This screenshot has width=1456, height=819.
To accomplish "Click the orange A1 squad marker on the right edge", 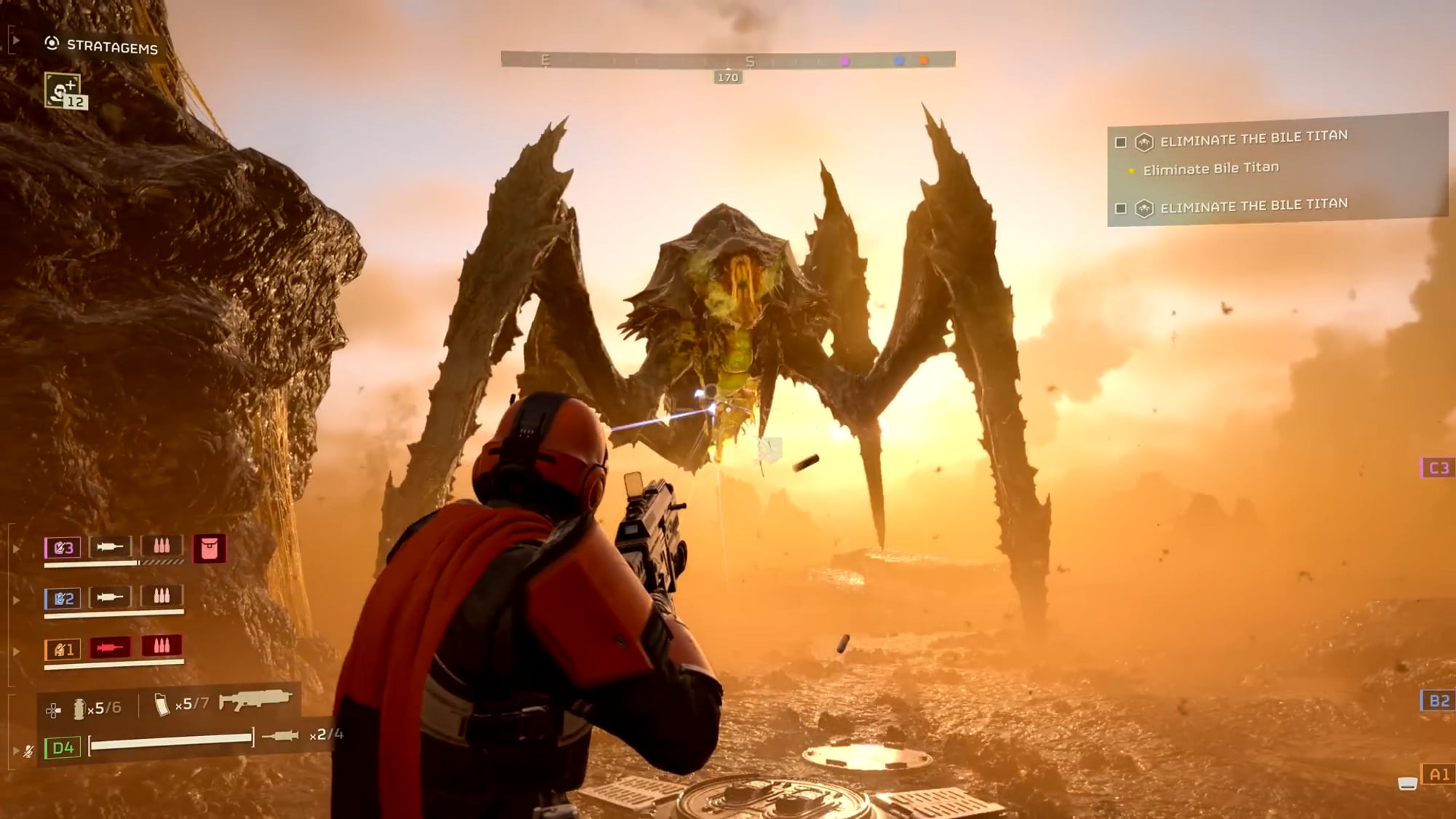I will tap(1438, 775).
